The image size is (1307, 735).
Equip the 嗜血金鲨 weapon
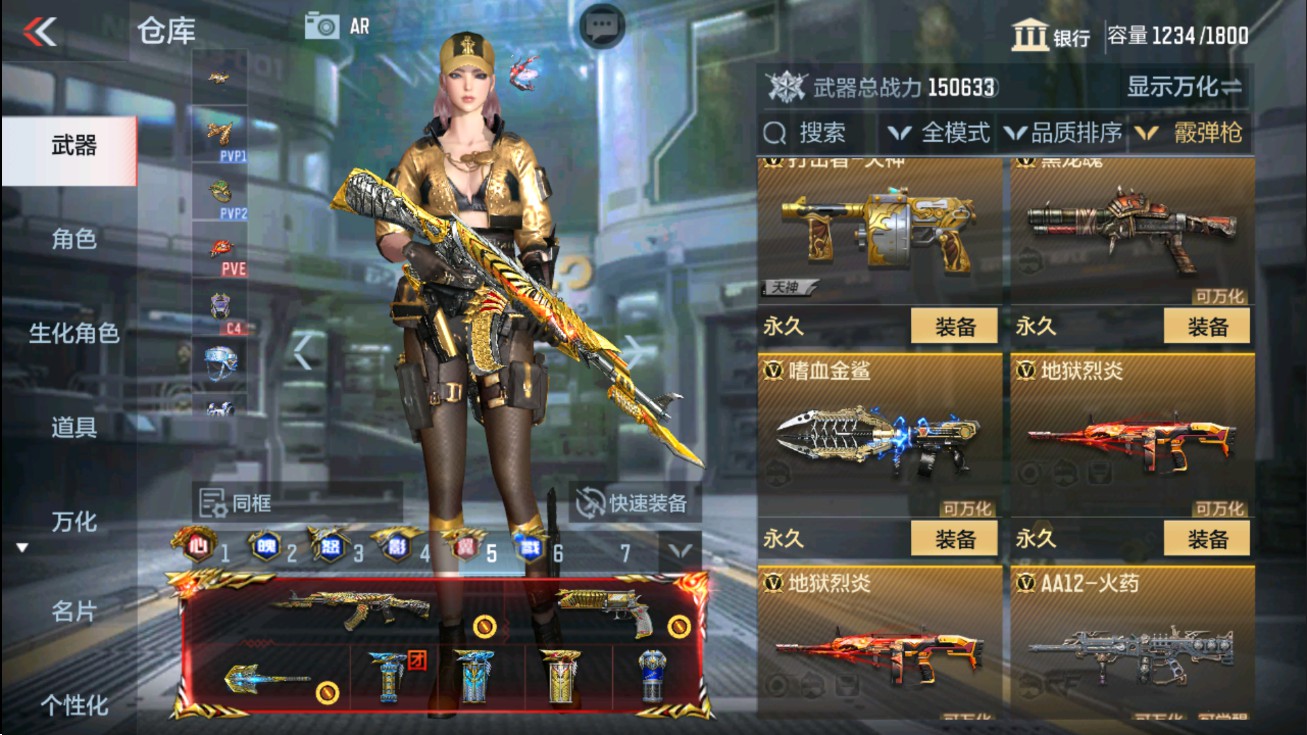955,538
